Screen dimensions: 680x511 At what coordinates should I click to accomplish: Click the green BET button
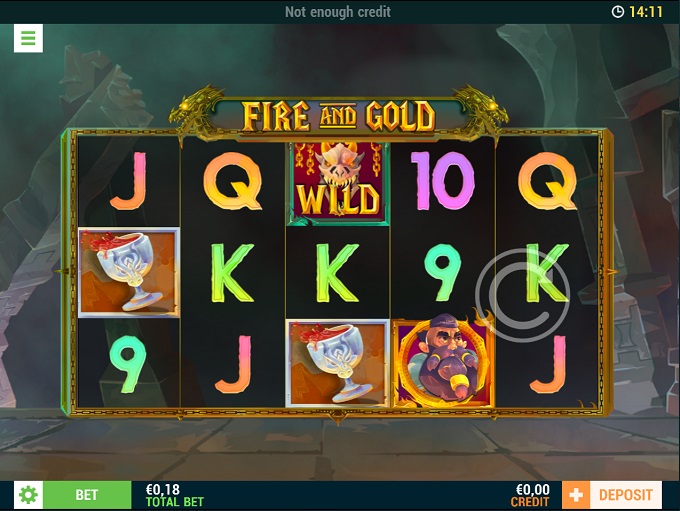pos(87,495)
